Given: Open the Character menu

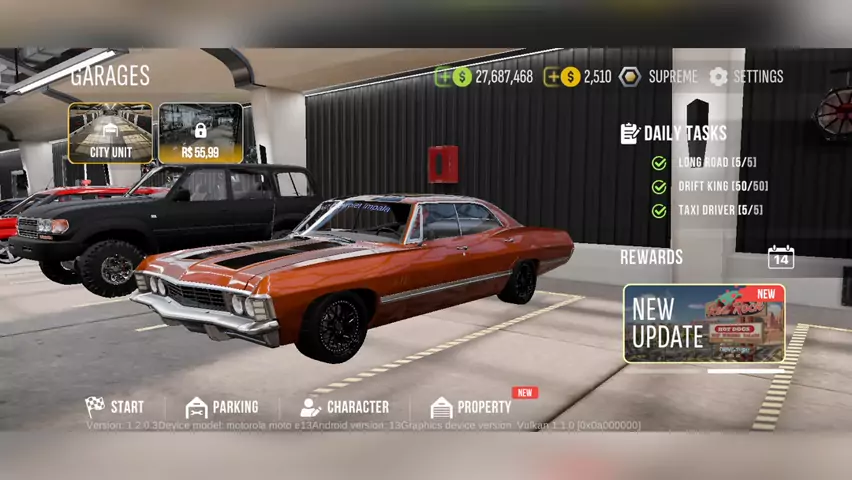Looking at the screenshot, I should point(345,407).
